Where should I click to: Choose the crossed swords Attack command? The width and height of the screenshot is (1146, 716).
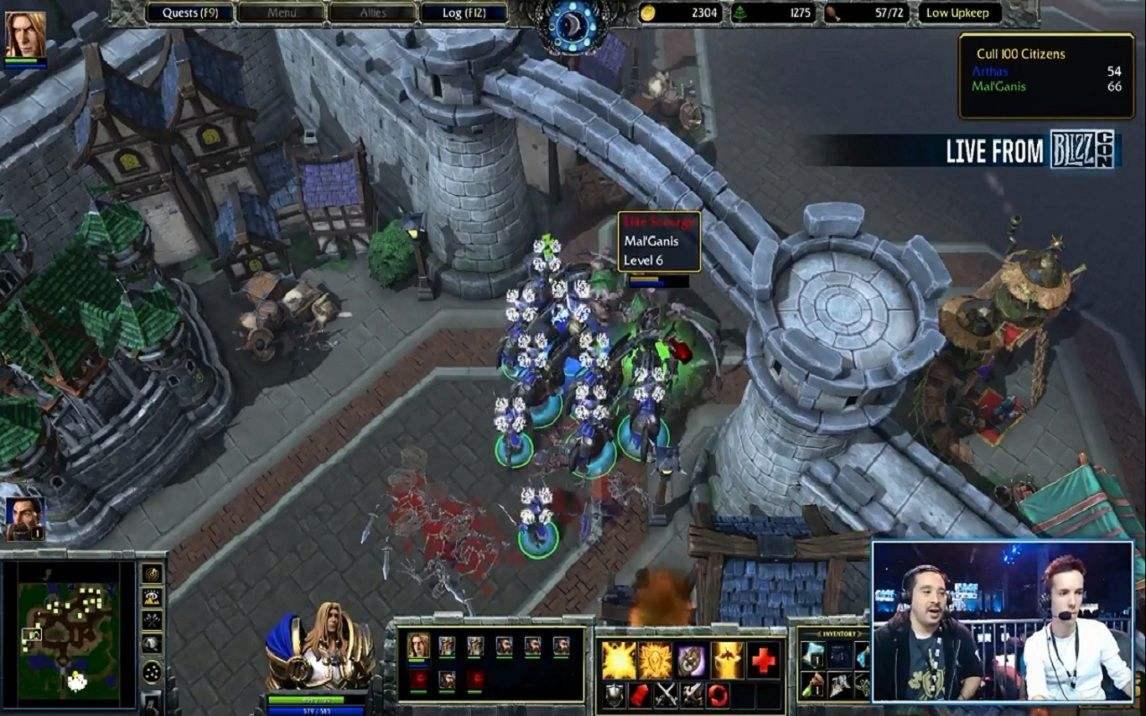point(667,694)
